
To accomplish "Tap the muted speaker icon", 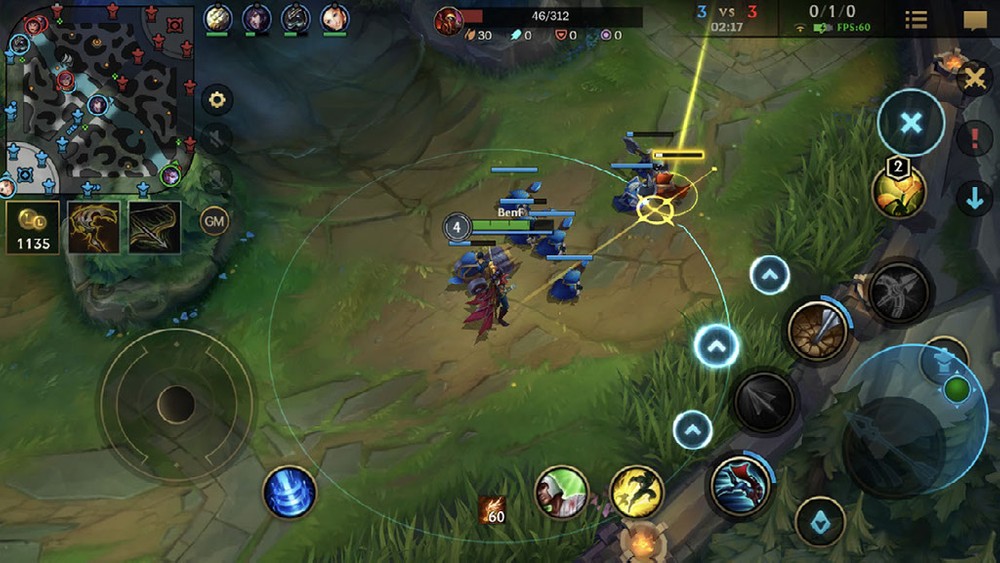I will point(216,139).
